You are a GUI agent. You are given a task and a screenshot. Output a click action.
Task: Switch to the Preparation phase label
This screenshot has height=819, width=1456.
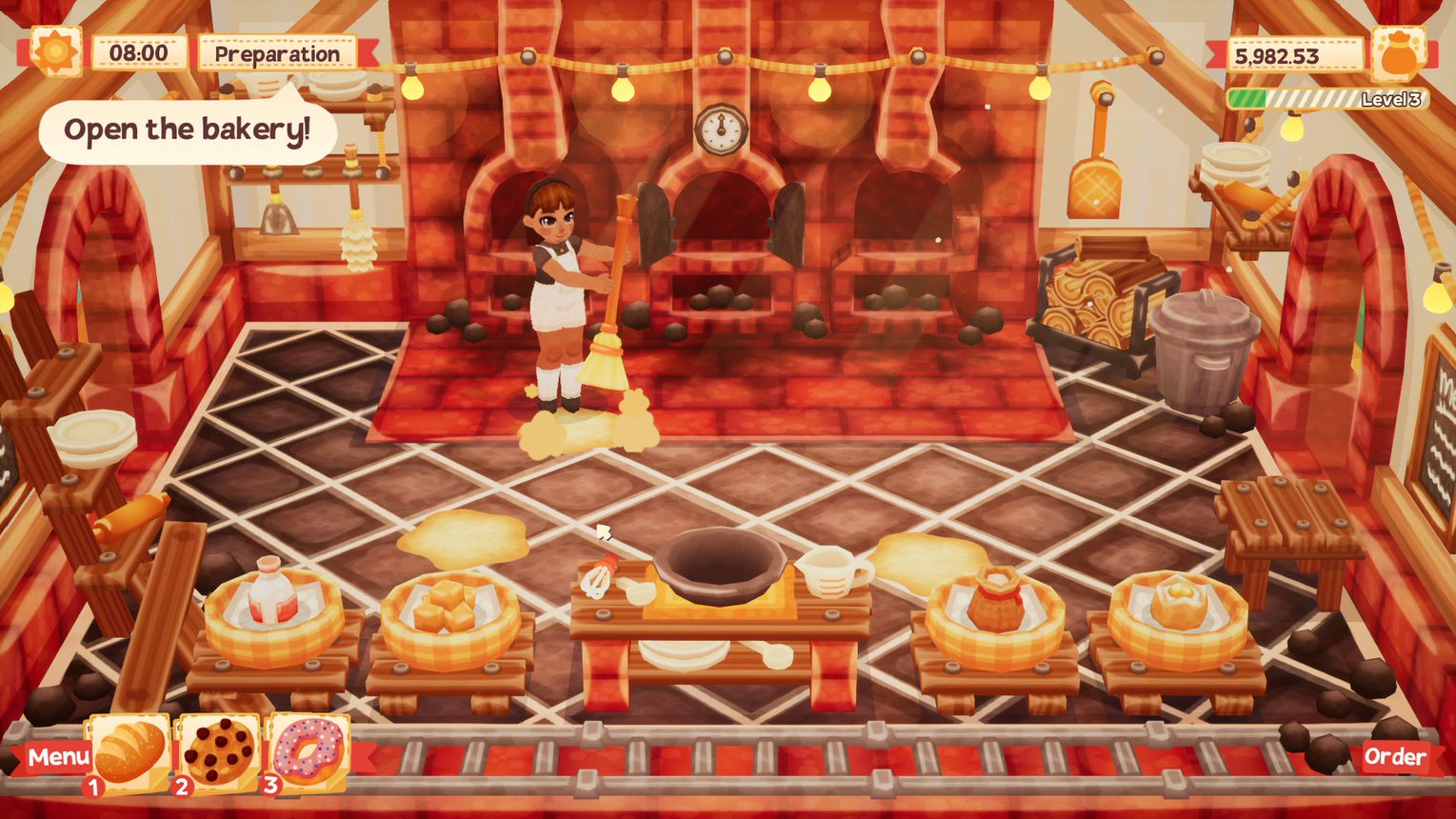click(x=276, y=54)
